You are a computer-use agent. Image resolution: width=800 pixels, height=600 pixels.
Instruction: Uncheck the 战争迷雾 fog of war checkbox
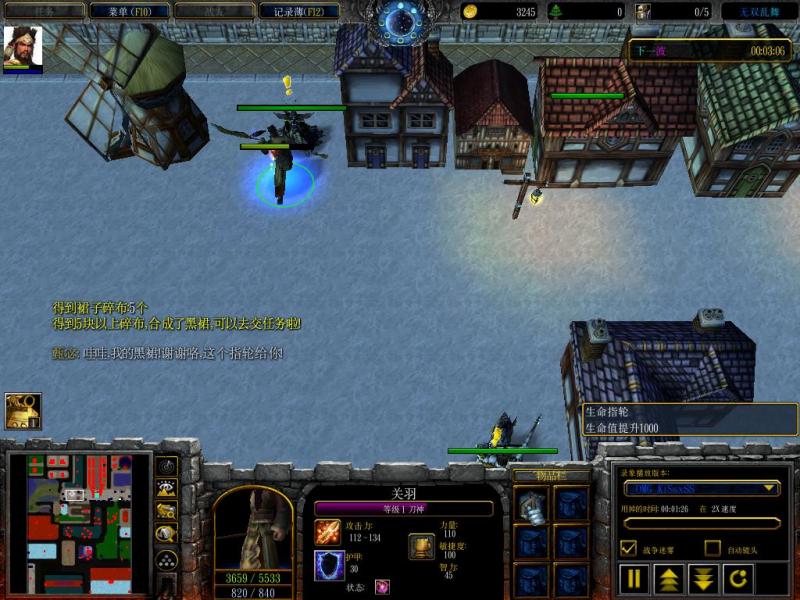click(629, 548)
